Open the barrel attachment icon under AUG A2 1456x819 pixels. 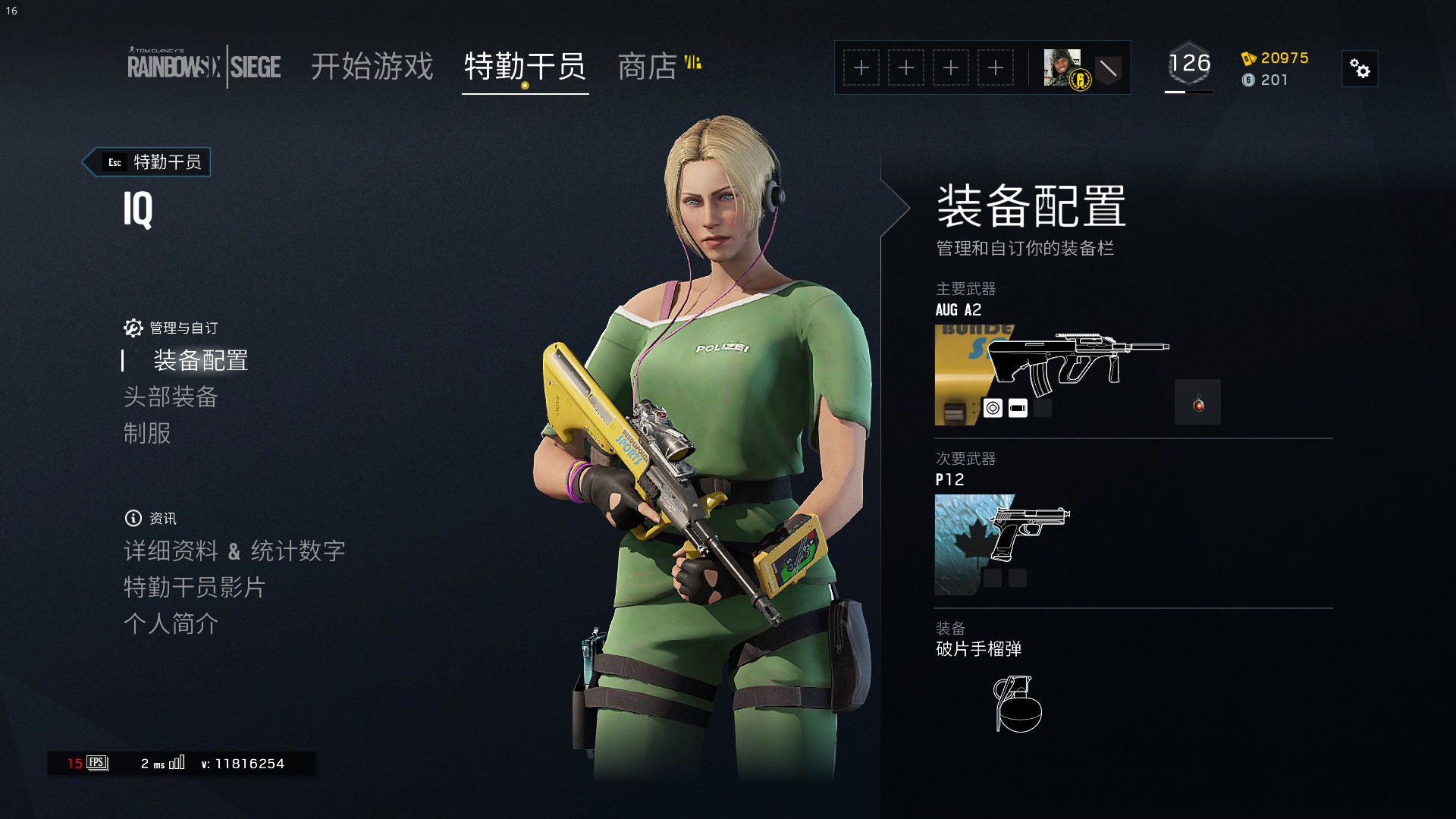tap(1018, 407)
